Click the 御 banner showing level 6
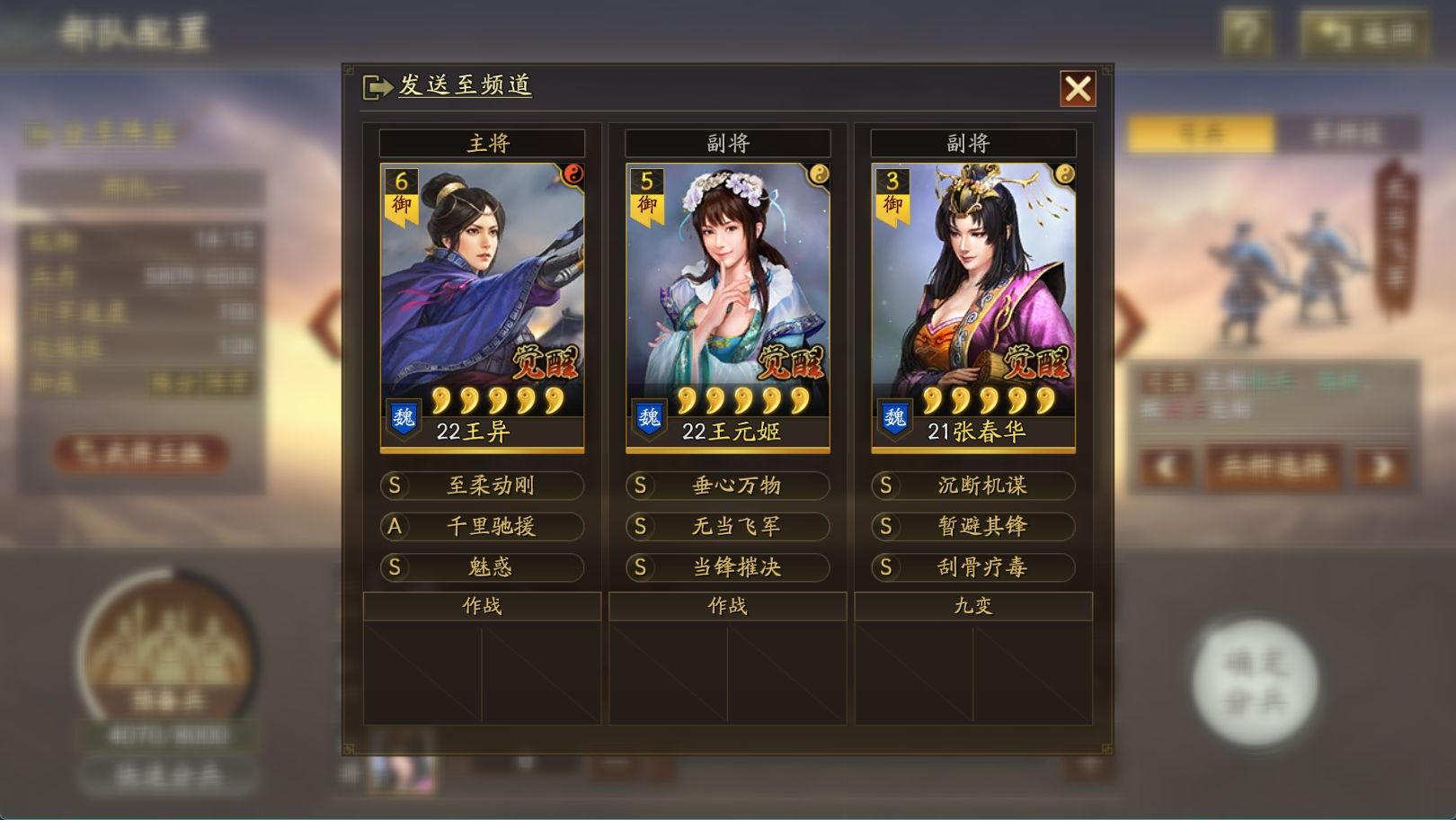Image resolution: width=1456 pixels, height=820 pixels. click(404, 192)
